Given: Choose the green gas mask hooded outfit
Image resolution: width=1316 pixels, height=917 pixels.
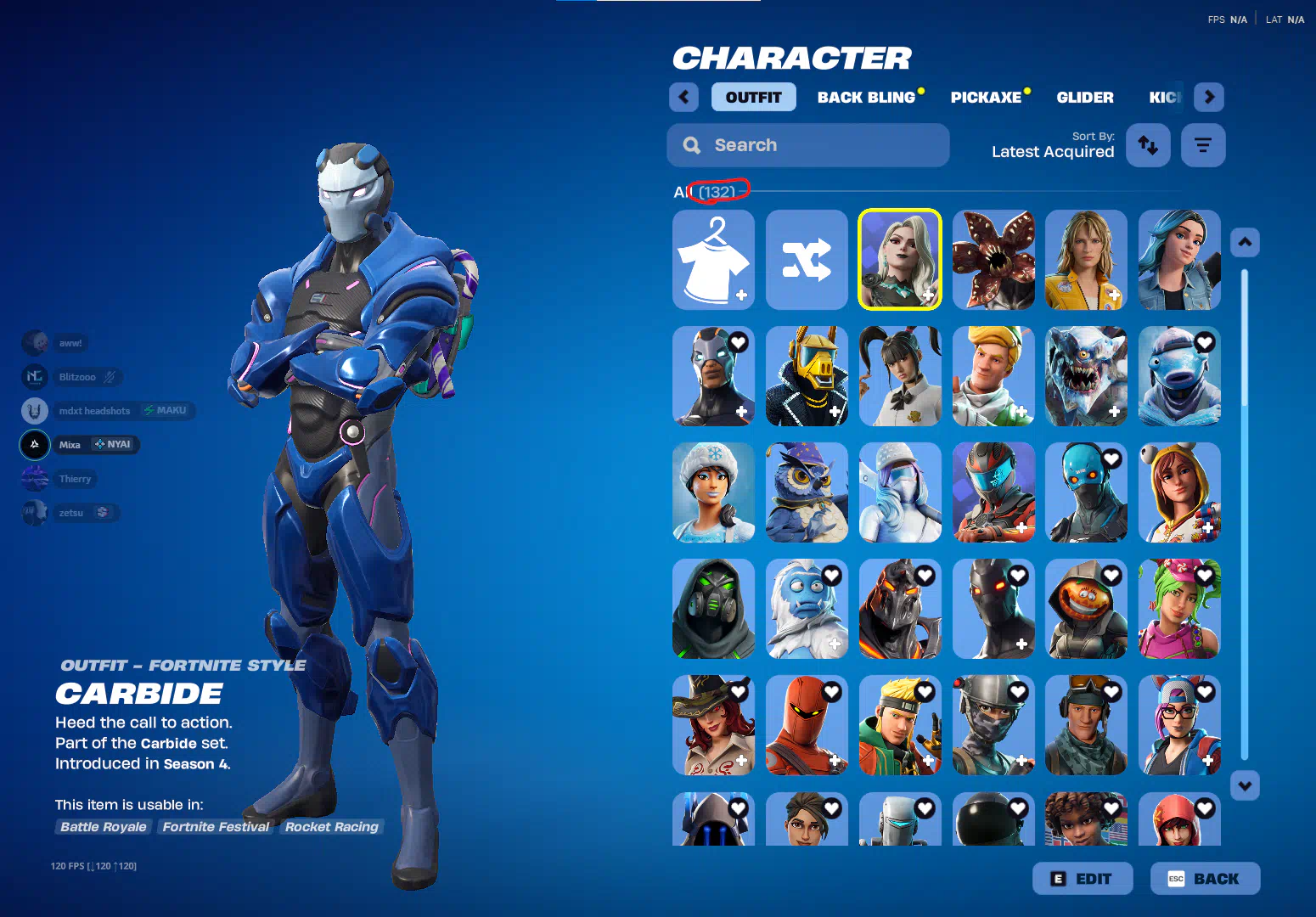Looking at the screenshot, I should point(713,609).
